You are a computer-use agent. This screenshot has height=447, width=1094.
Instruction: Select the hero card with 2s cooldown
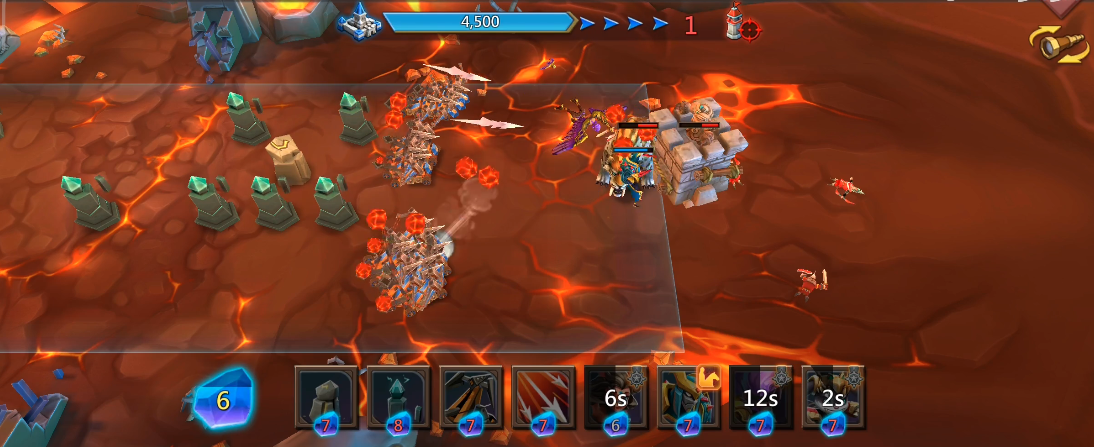(x=833, y=396)
